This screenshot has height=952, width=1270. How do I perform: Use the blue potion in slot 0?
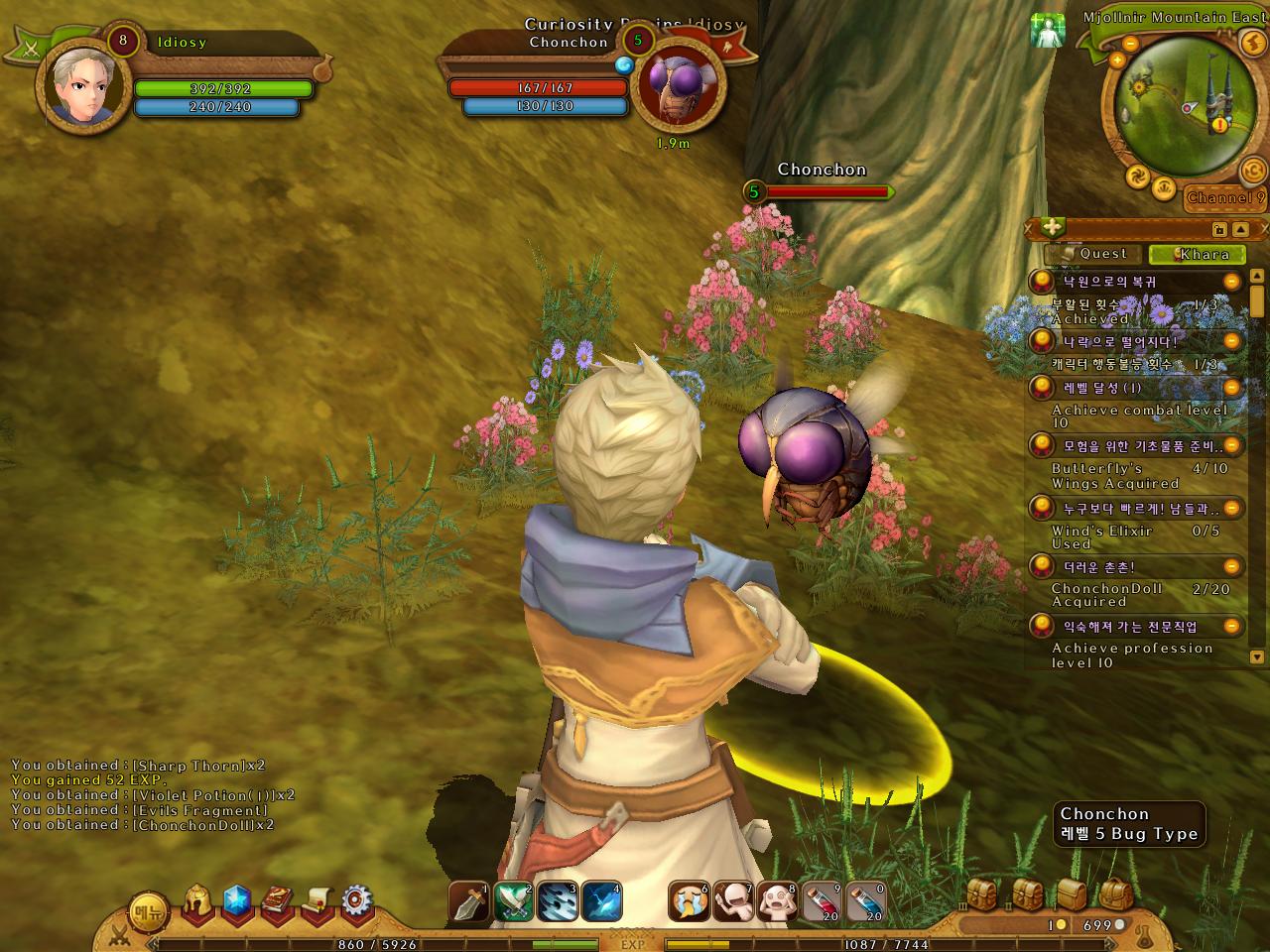pyautogui.click(x=865, y=901)
